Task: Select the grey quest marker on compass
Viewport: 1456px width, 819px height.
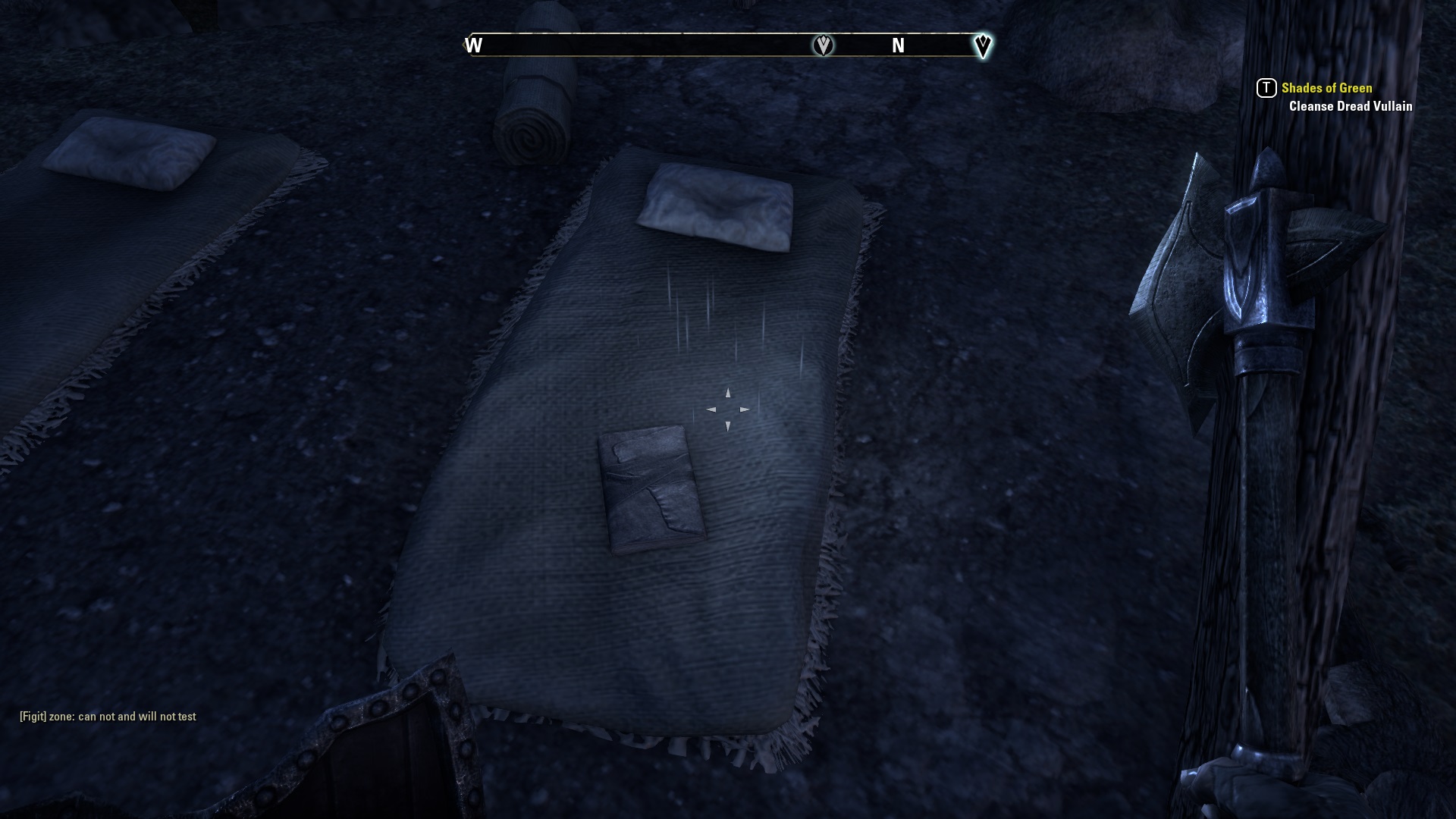Action: pos(823,45)
